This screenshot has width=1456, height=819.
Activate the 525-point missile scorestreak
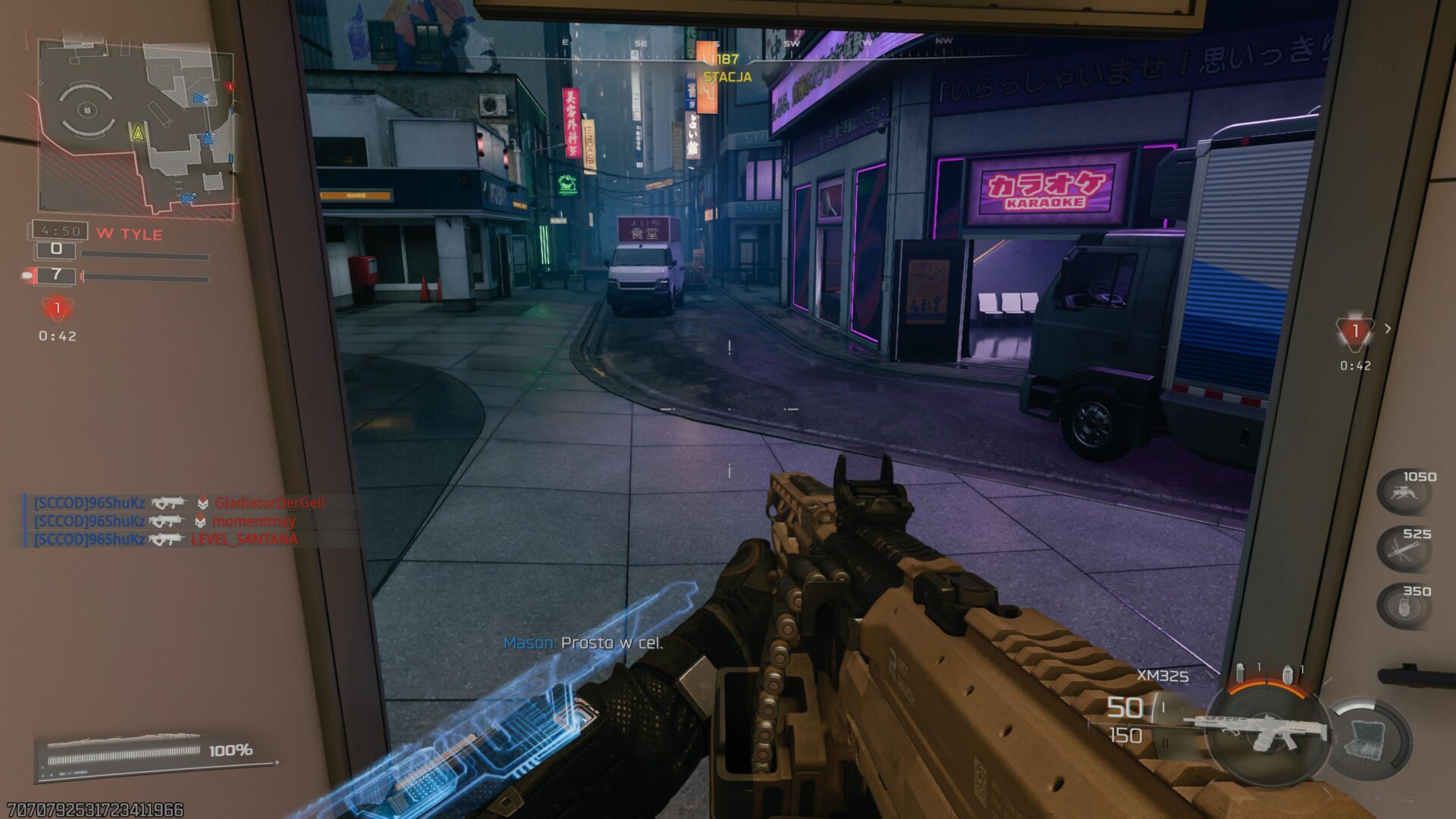1403,548
